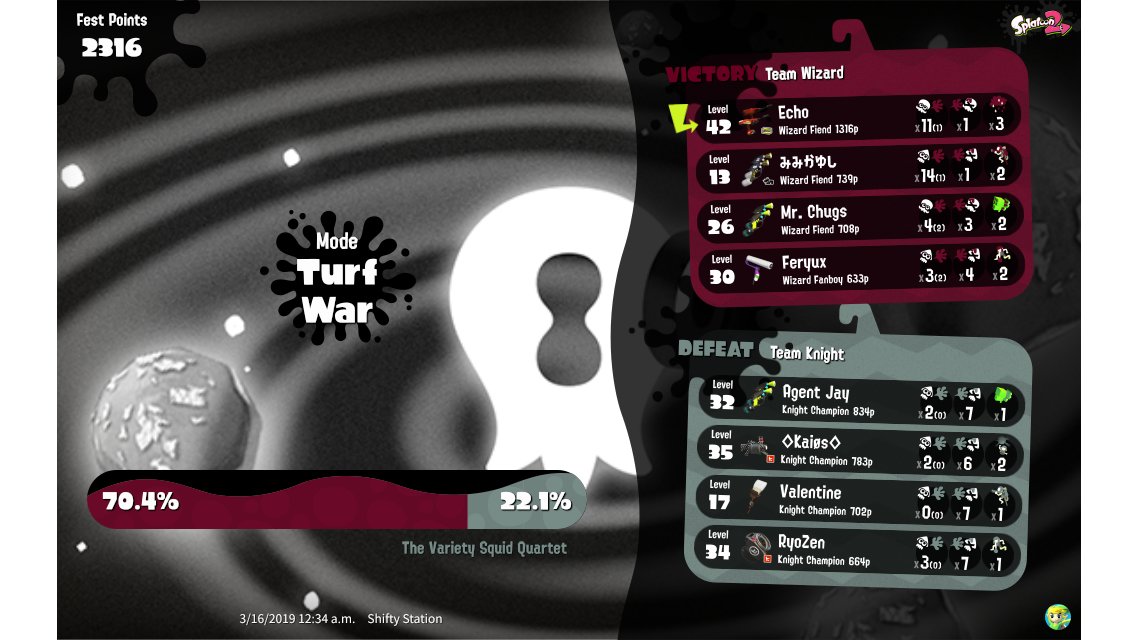
Task: Select the みみがやし player row
Action: coord(858,168)
